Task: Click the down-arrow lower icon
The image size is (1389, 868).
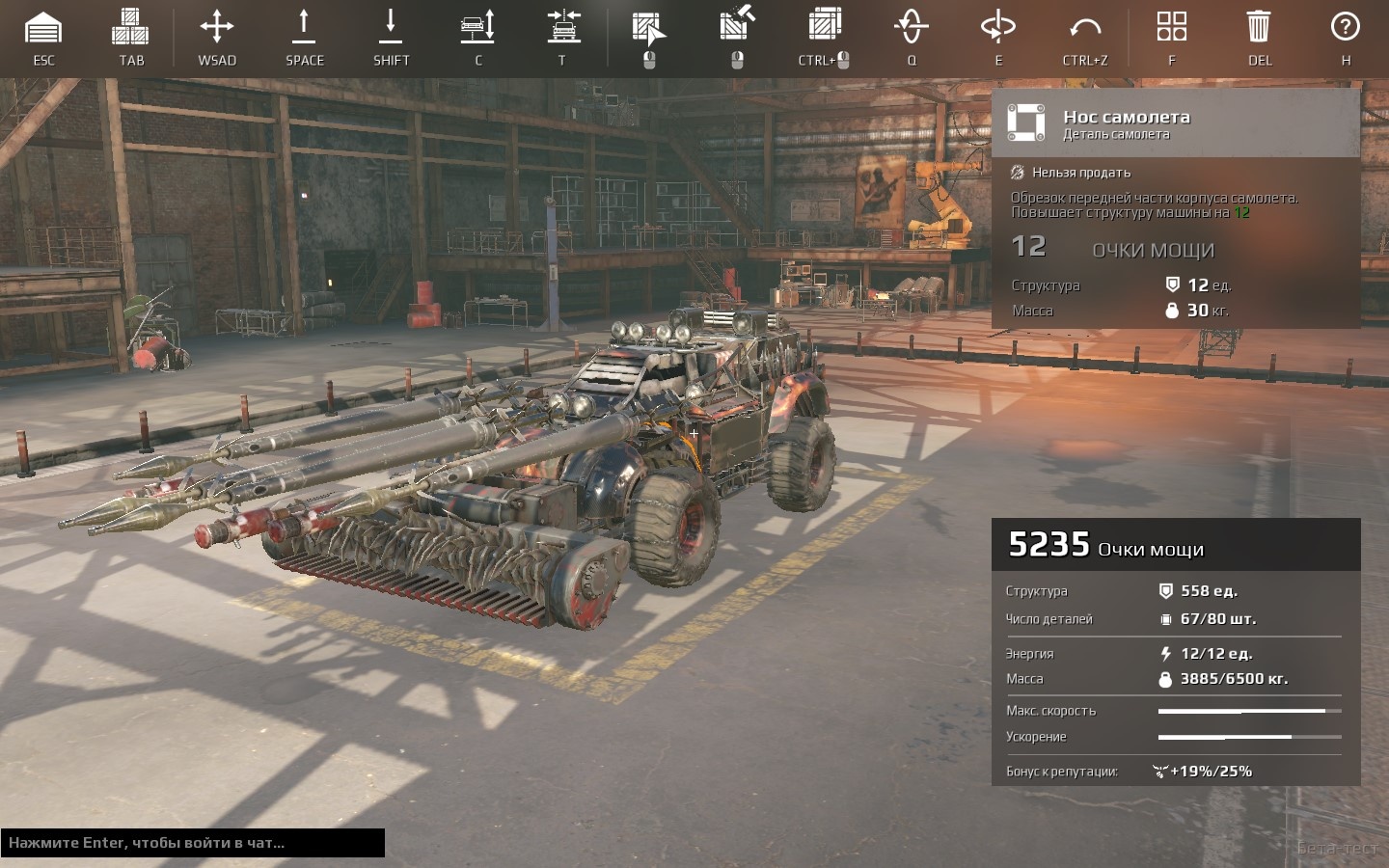Action: pos(391,27)
